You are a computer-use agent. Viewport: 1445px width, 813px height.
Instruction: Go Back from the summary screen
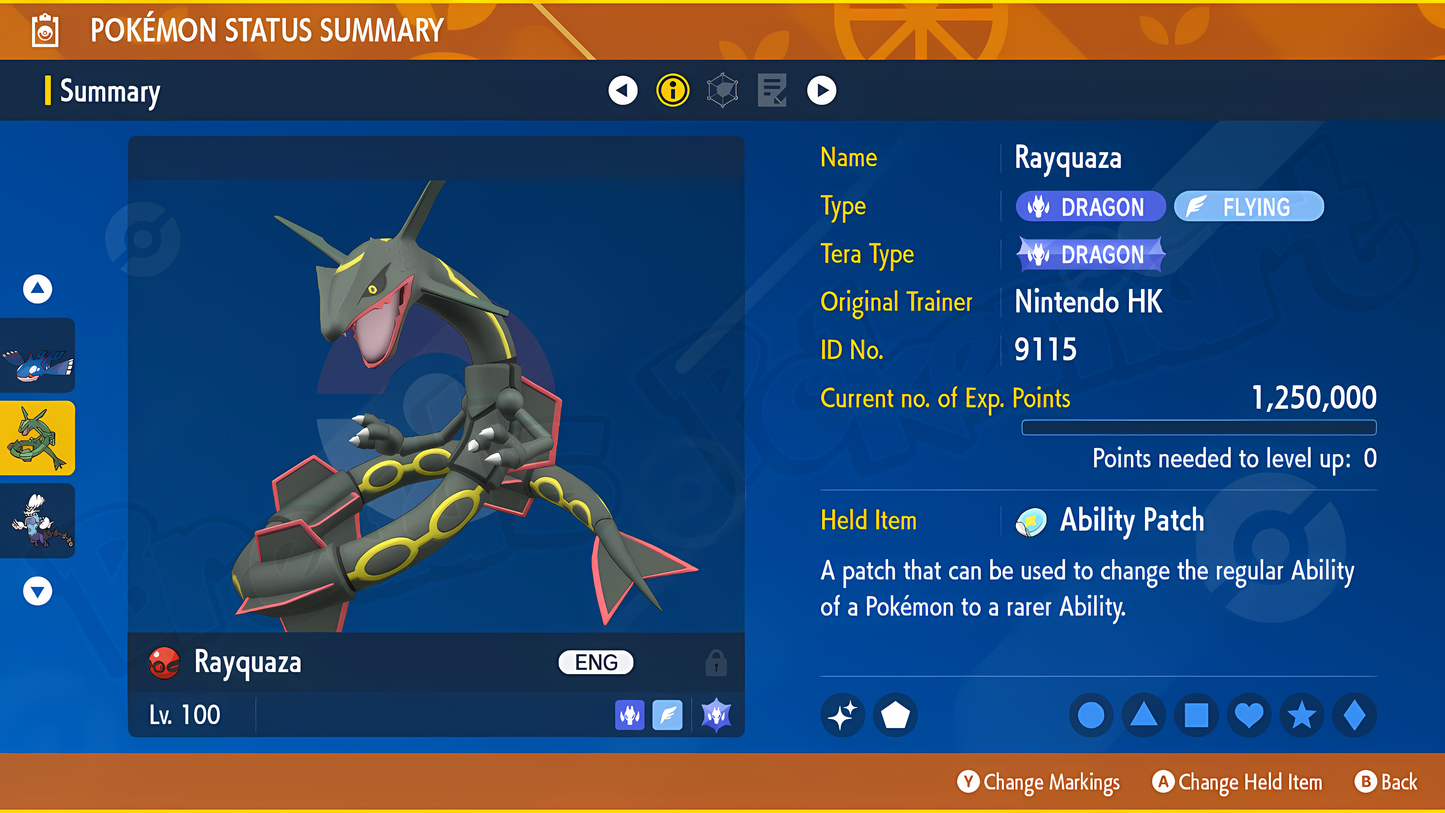coord(1386,782)
